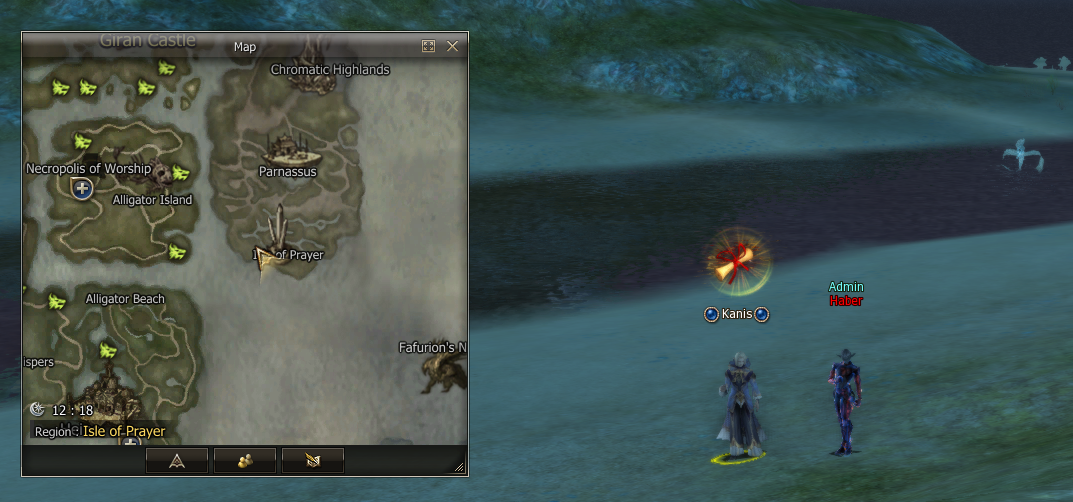The width and height of the screenshot is (1073, 502).
Task: Grab the Map window resize corner
Action: [x=459, y=467]
